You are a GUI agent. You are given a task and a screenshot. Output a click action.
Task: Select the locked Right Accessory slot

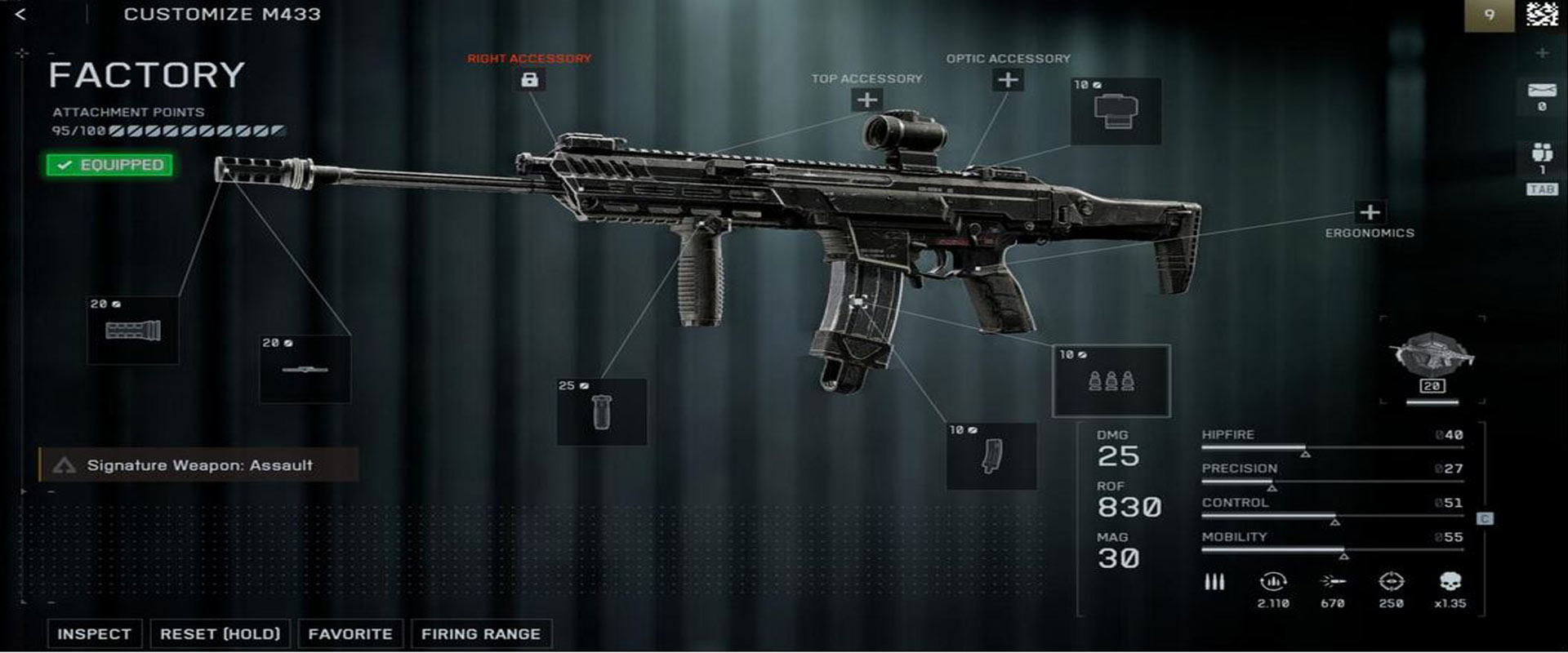[529, 79]
